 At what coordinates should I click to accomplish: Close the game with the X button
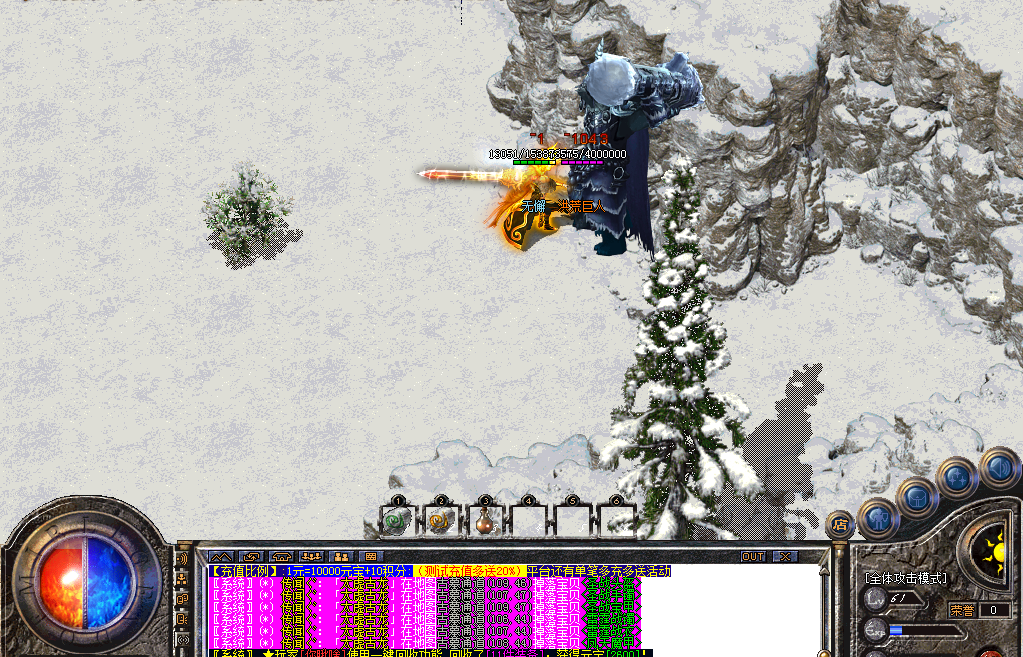[x=786, y=556]
